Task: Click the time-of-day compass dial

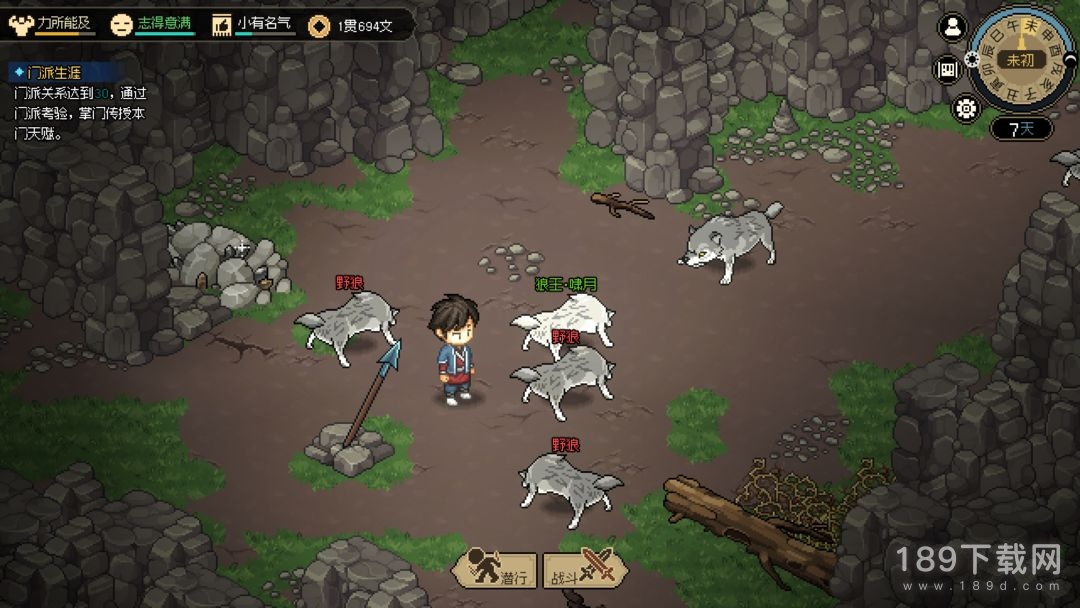Action: [1021, 59]
